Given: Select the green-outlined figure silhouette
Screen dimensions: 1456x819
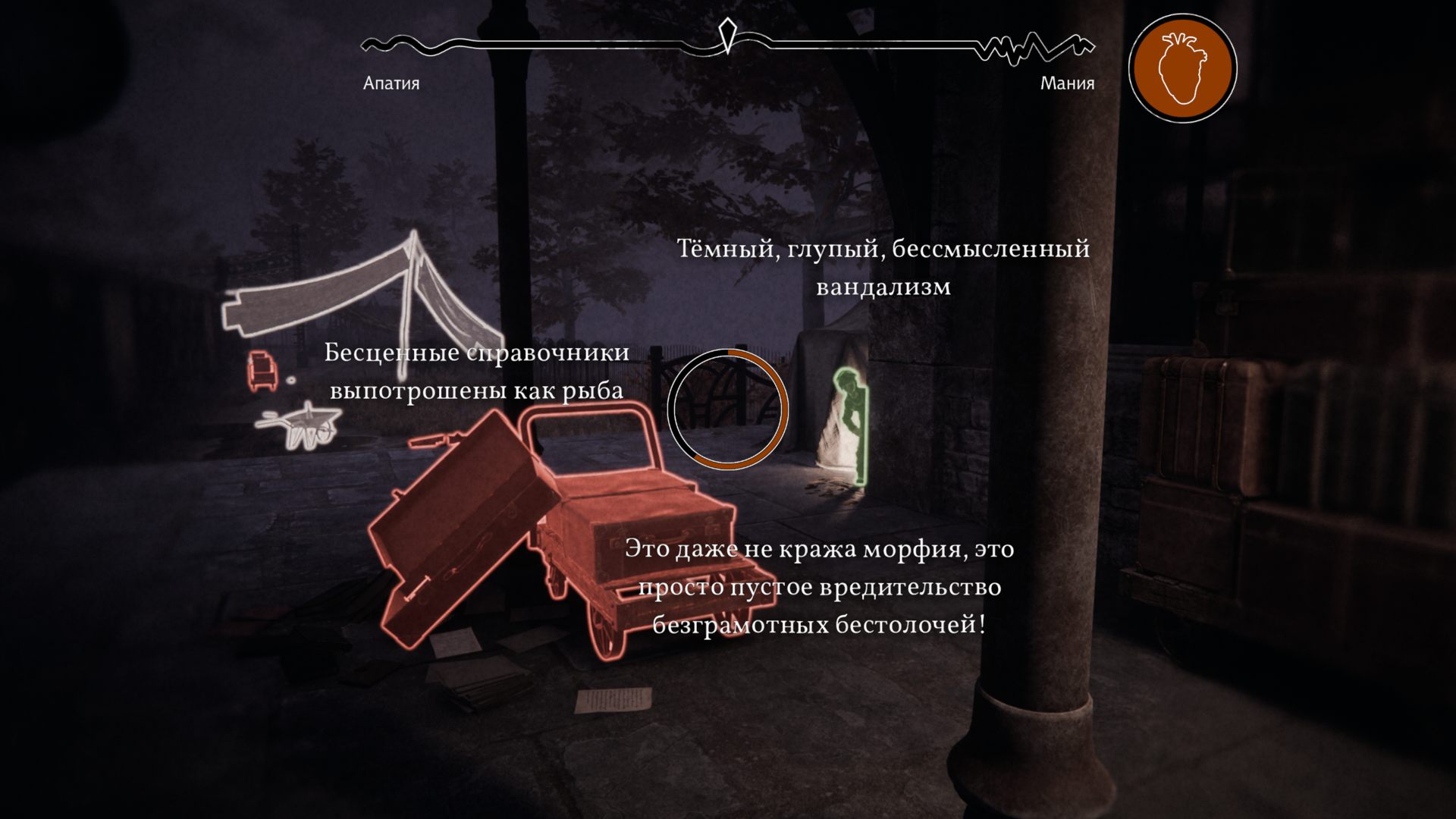Looking at the screenshot, I should [x=851, y=425].
